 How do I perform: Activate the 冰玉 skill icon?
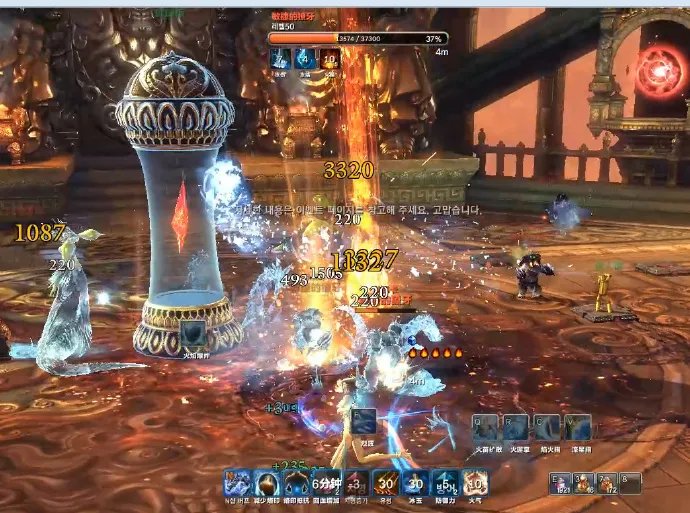(416, 482)
